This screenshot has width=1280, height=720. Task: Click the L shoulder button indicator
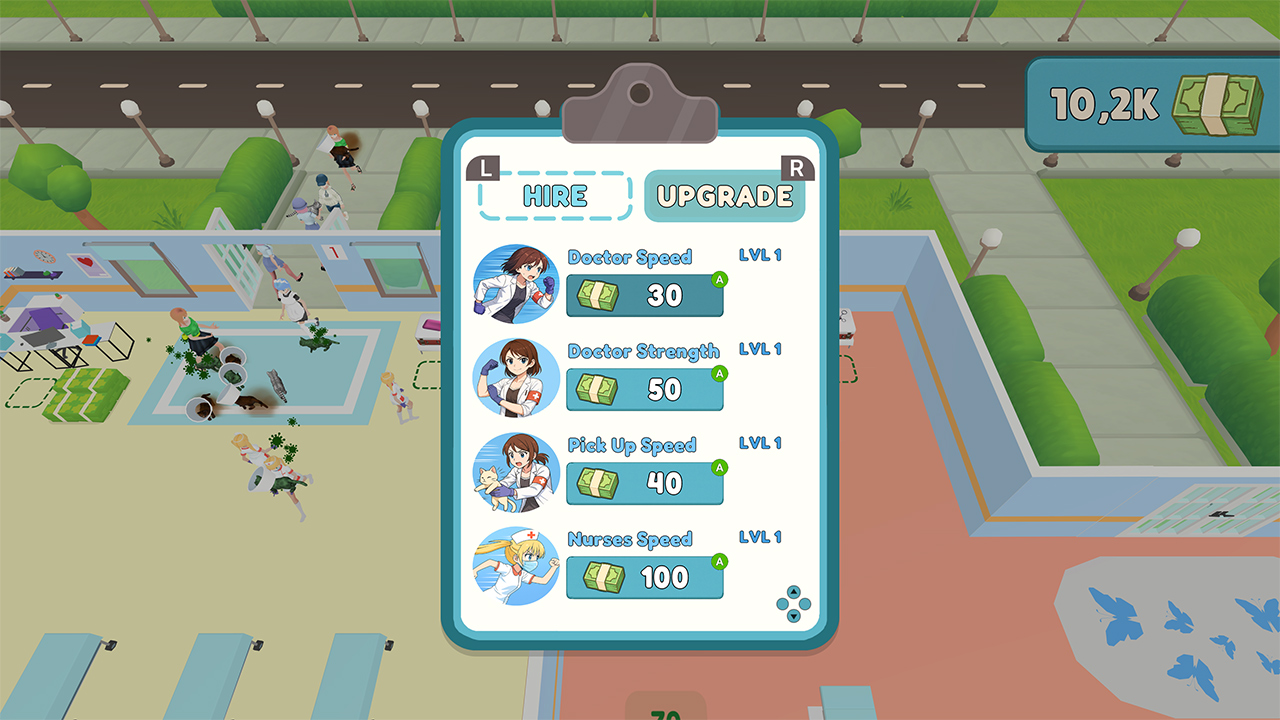click(484, 168)
